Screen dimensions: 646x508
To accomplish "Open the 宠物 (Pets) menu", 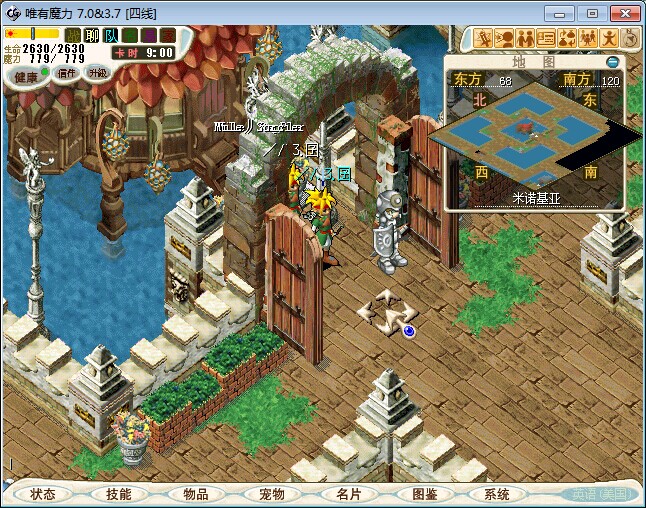I will click(271, 494).
